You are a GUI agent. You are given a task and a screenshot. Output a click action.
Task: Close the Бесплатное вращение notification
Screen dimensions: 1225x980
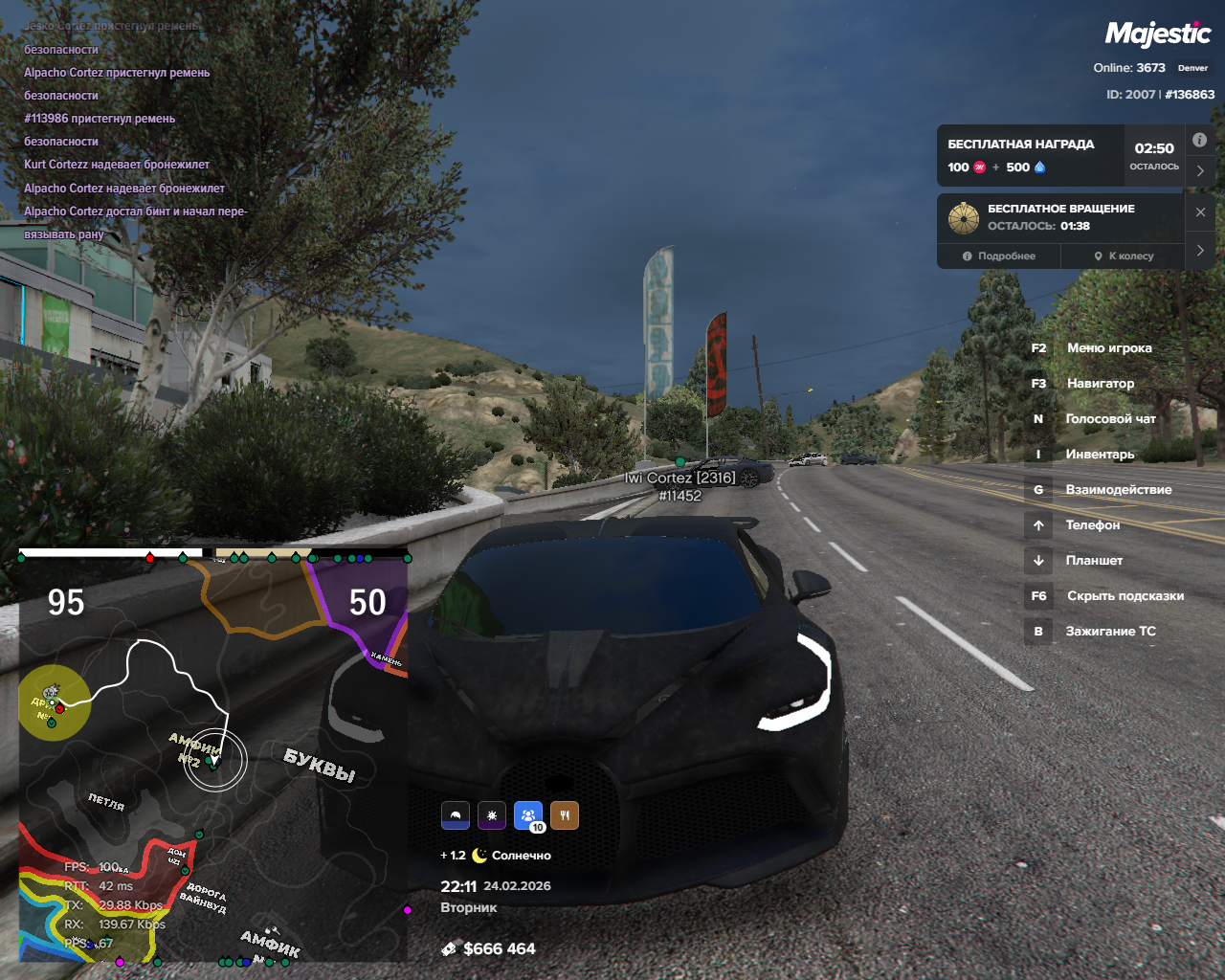(x=1200, y=212)
